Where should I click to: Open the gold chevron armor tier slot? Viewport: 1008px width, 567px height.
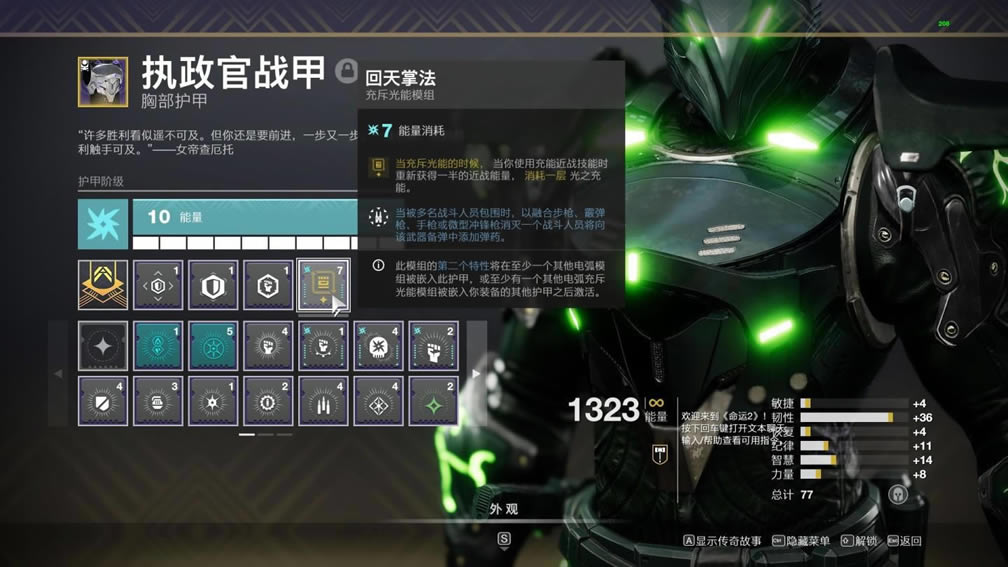[103, 285]
